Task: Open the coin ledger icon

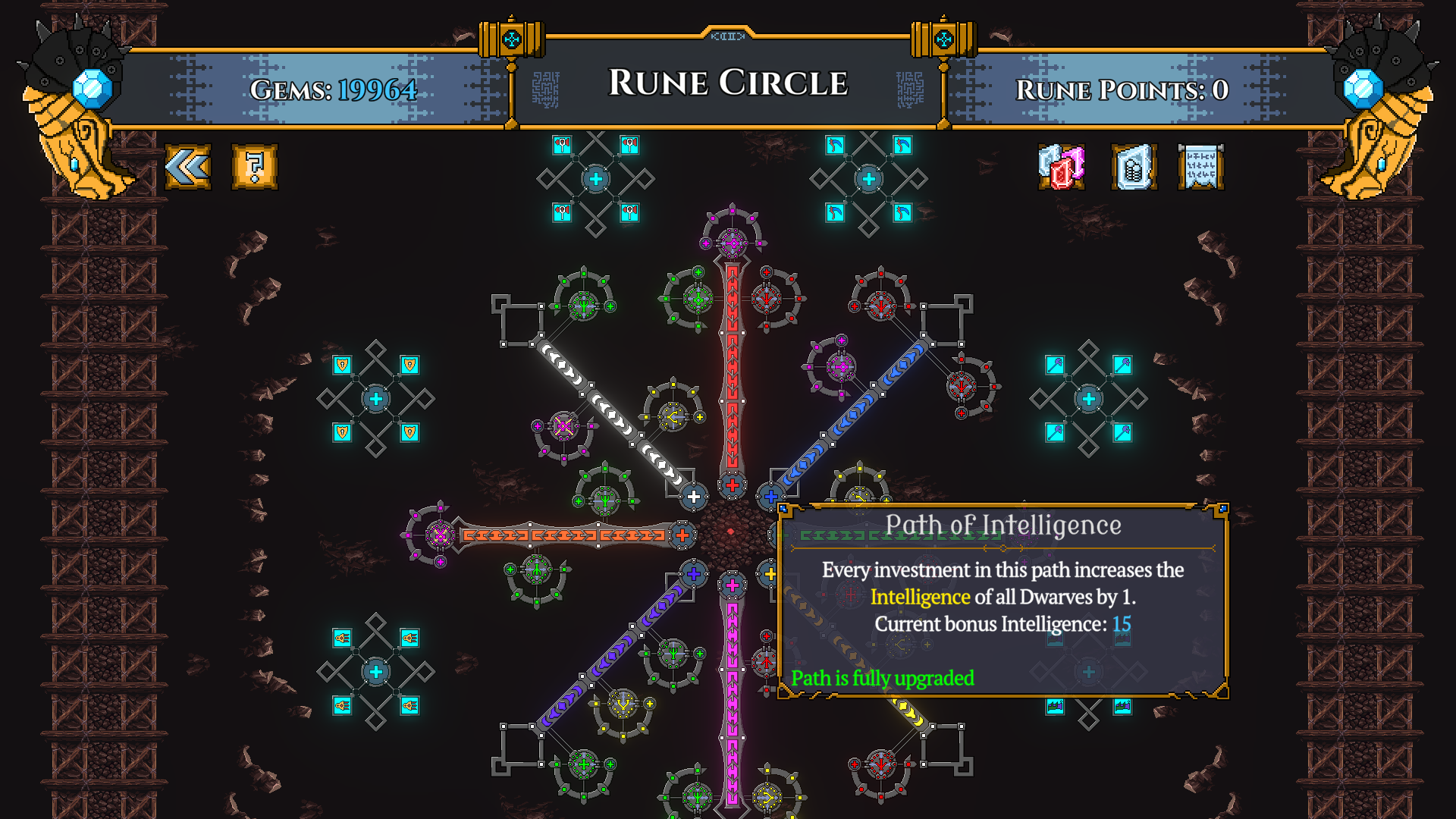Action: (1133, 165)
